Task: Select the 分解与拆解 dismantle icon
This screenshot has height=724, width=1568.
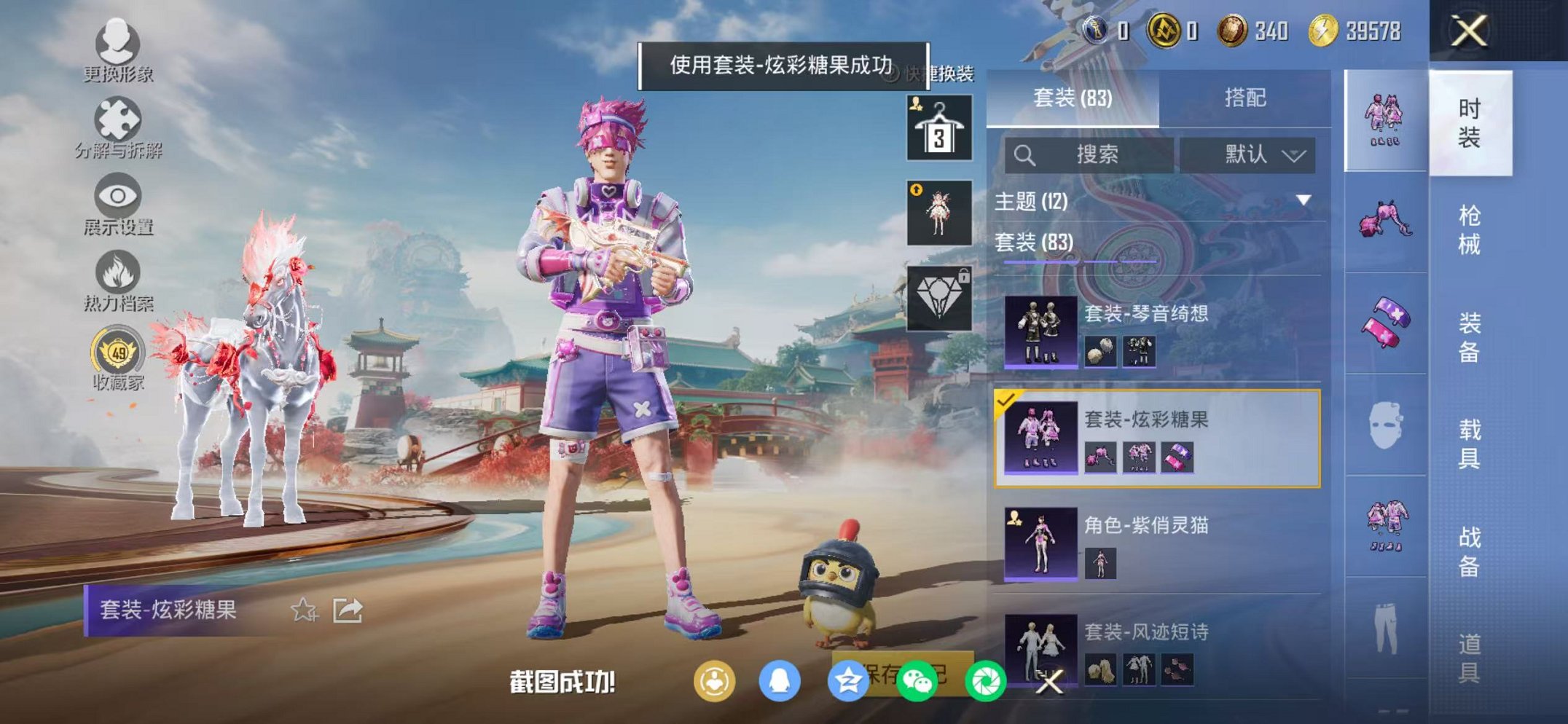Action: point(119,117)
